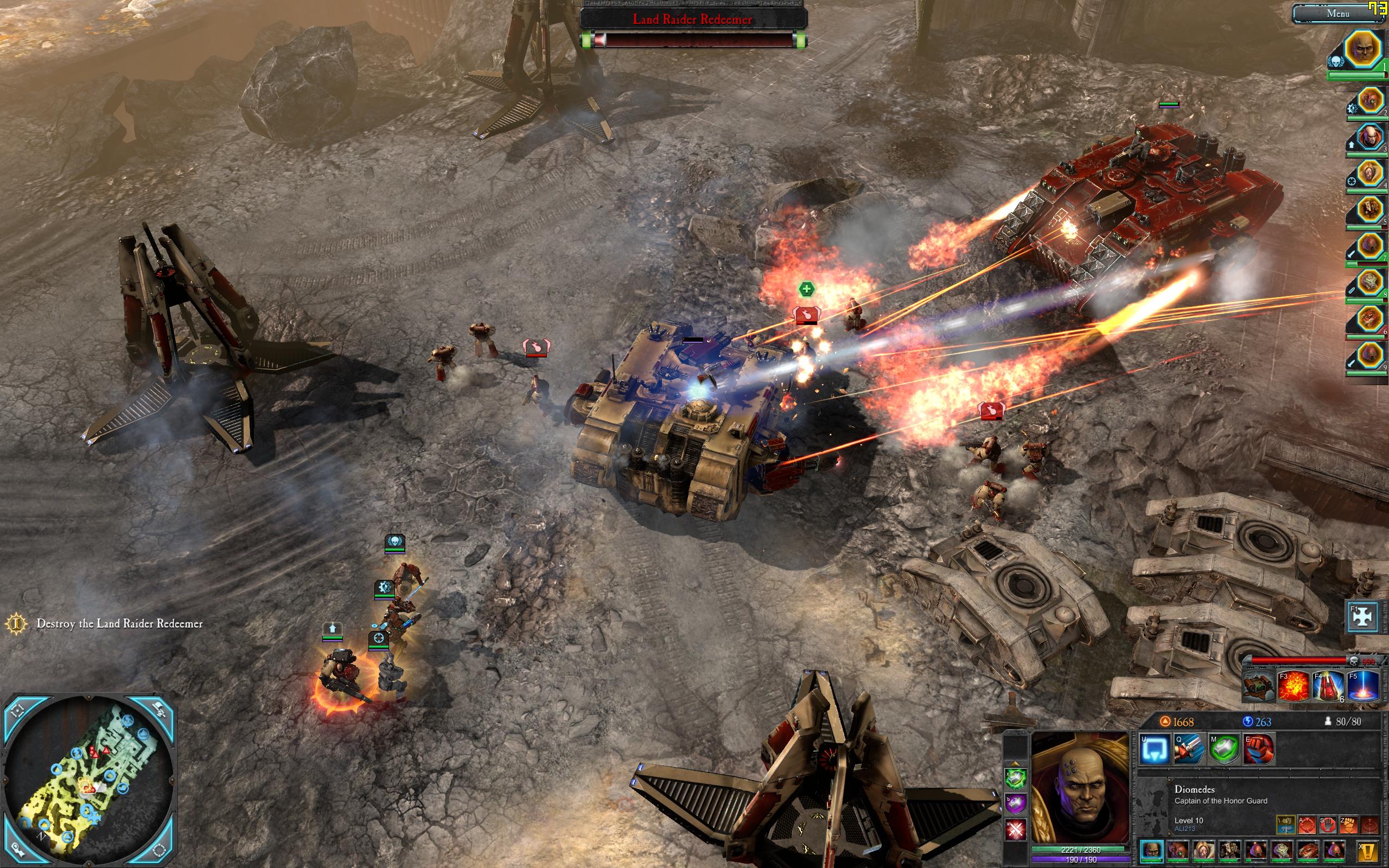Click minimap's flag ping corner button
This screenshot has height=868, width=1389.
tap(160, 710)
